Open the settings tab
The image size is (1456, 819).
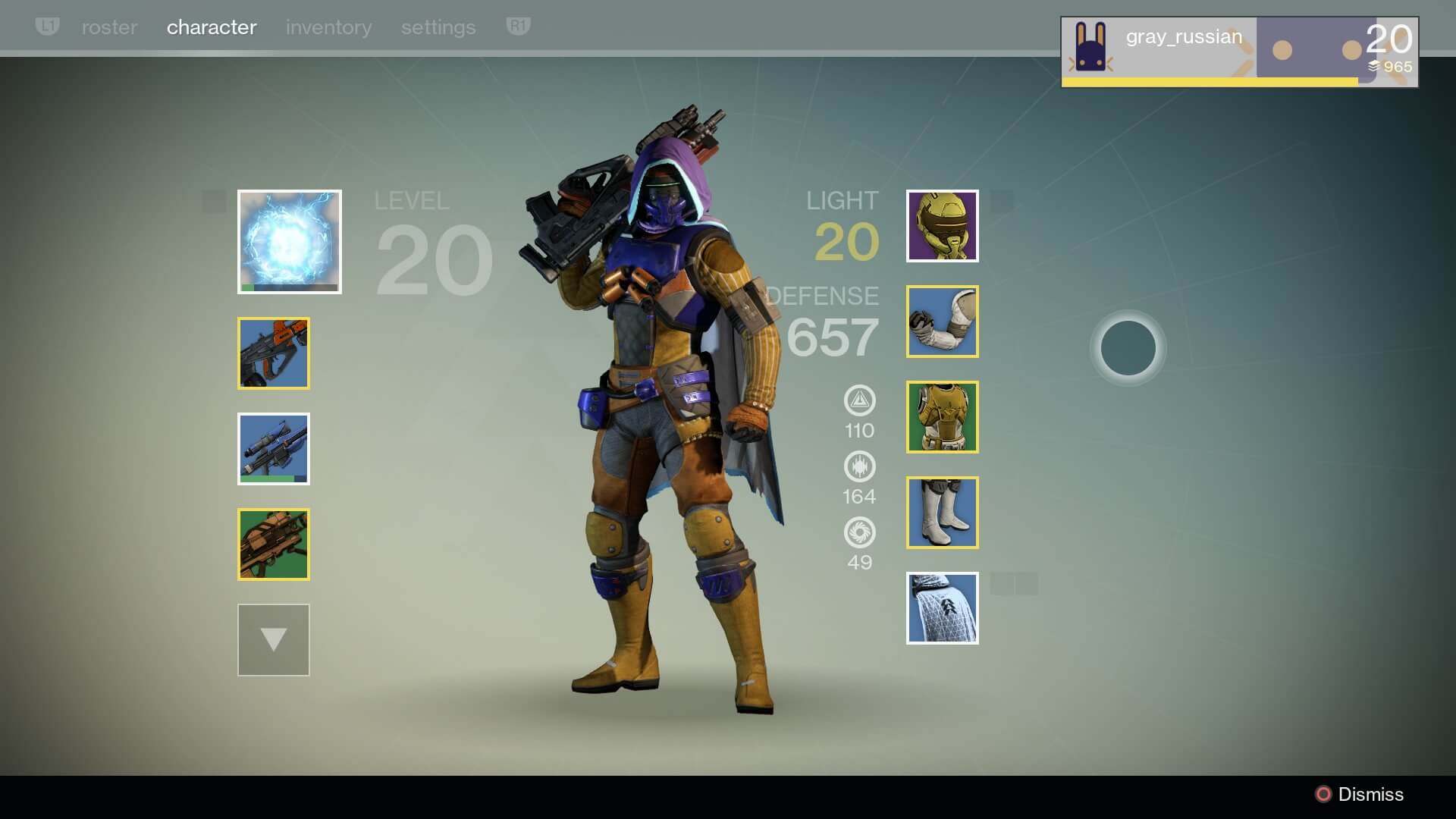(x=438, y=27)
